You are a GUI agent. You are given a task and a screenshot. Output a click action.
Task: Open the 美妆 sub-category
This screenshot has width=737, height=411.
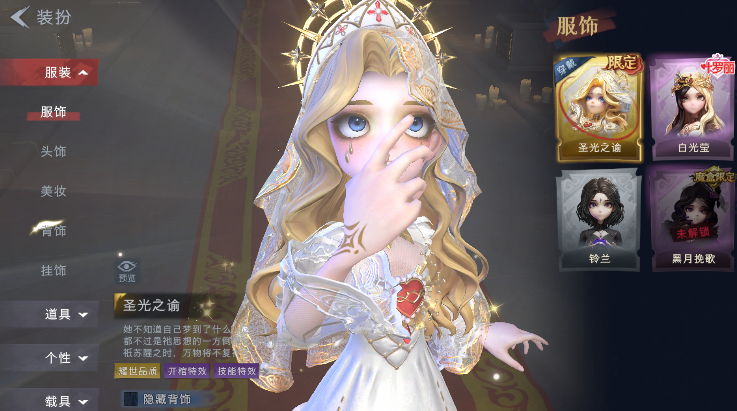54,191
